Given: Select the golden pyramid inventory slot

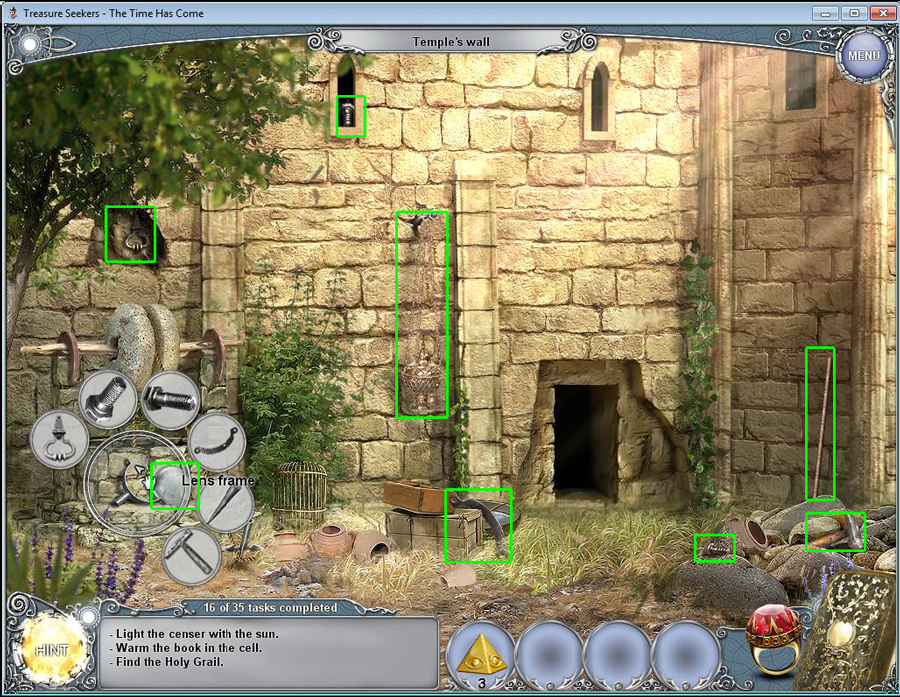Looking at the screenshot, I should [481, 655].
